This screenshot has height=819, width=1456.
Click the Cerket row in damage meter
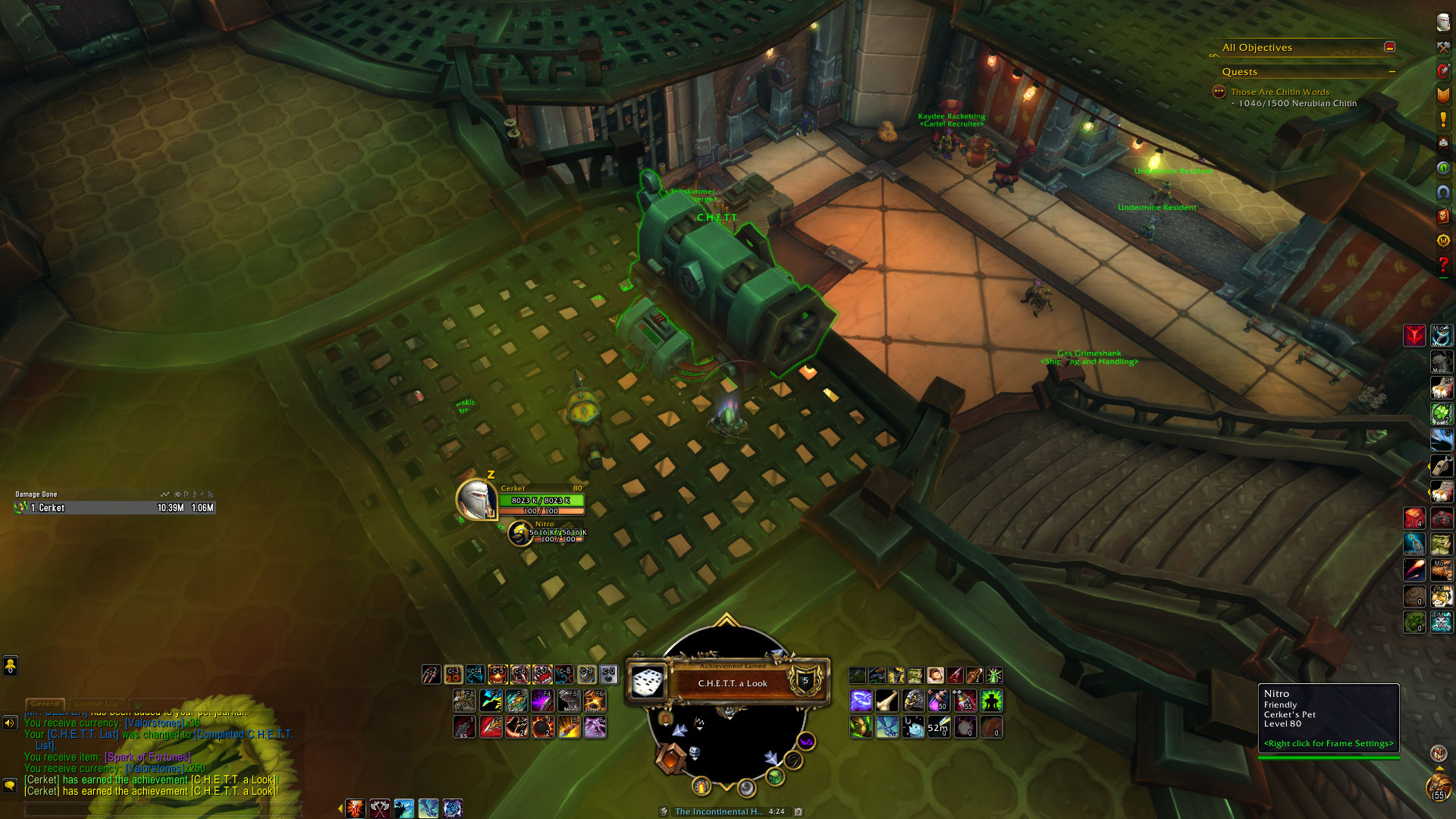point(114,508)
